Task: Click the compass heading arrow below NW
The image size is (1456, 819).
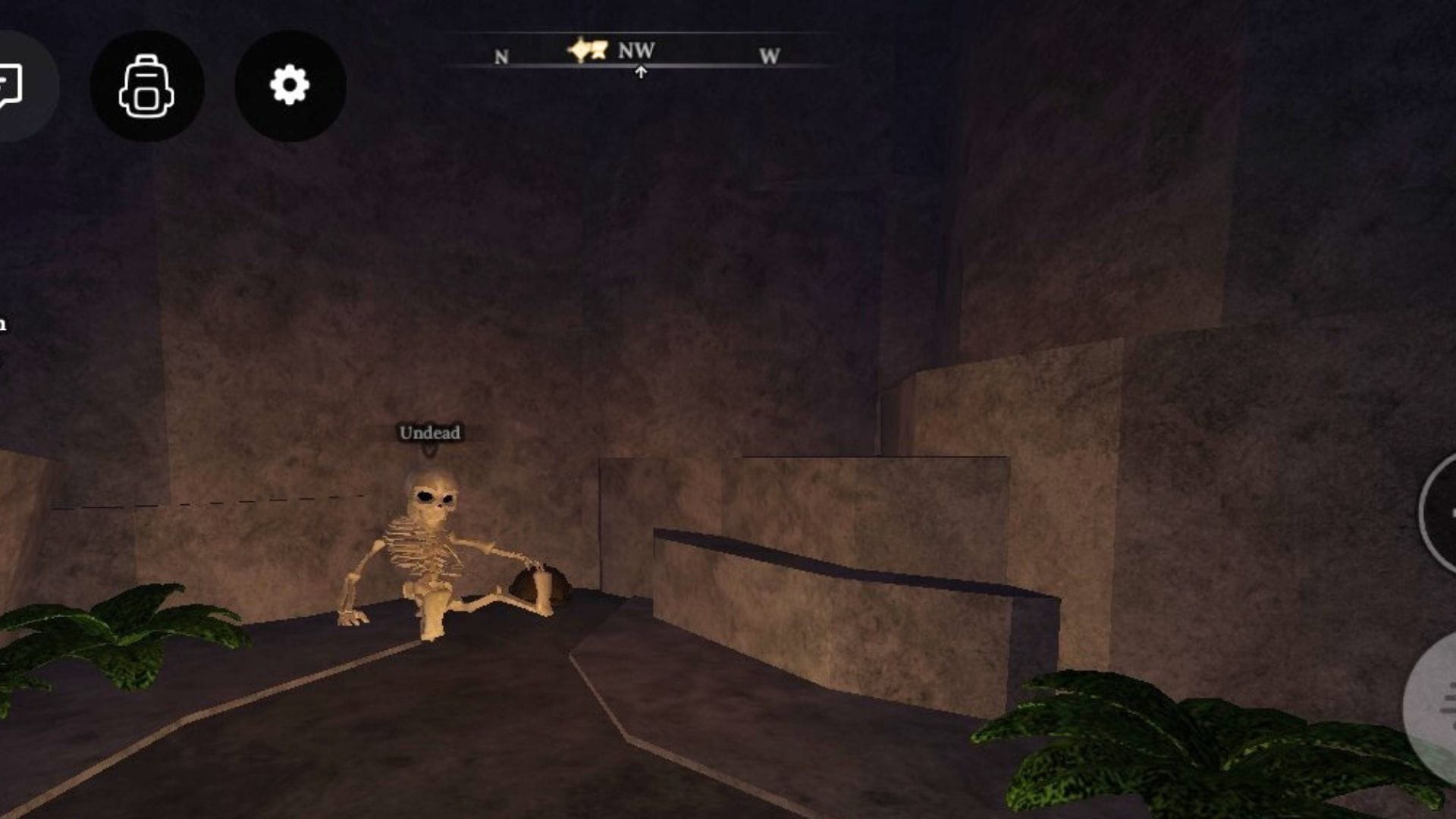Action: (x=641, y=72)
